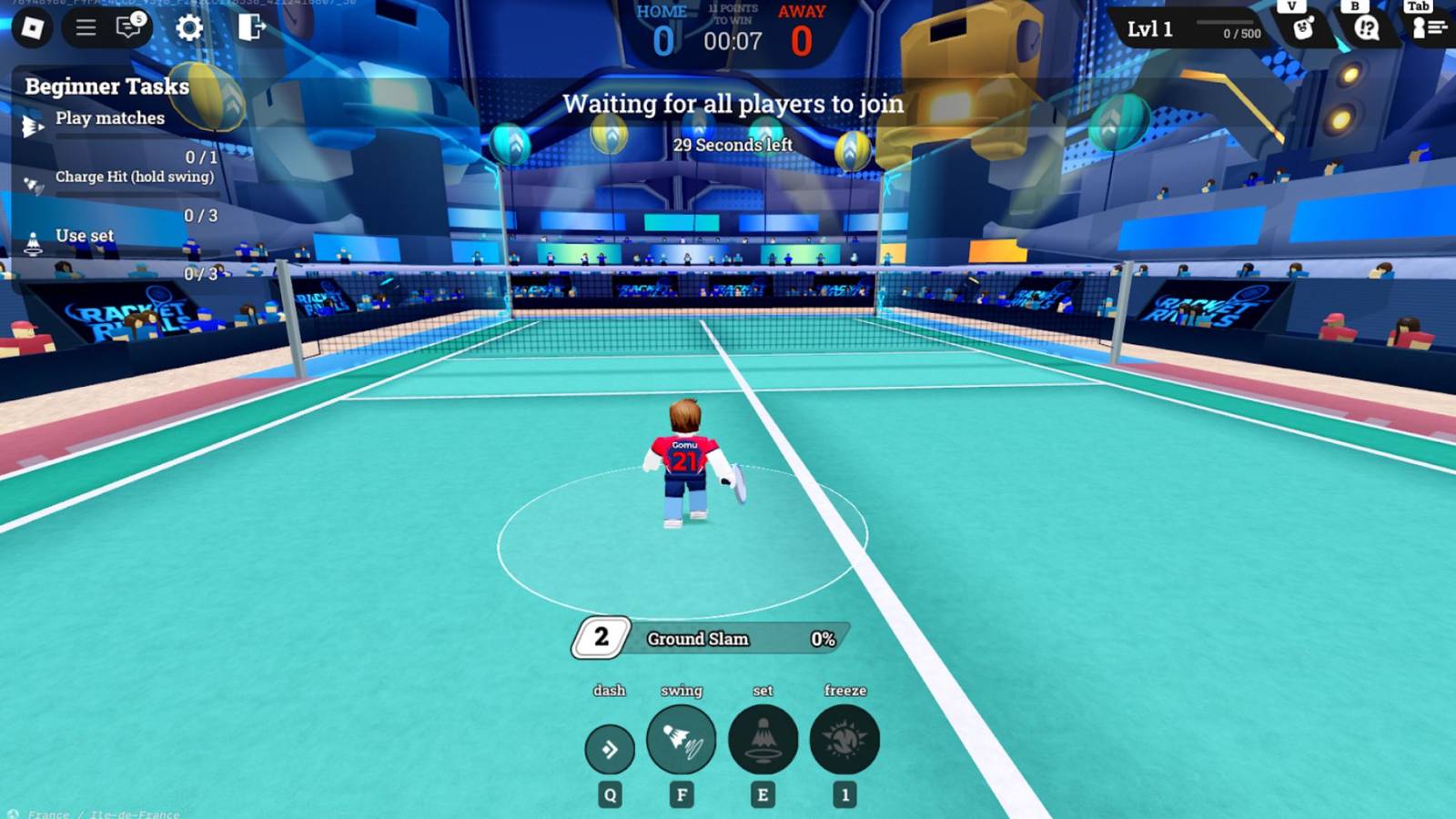1456x819 pixels.
Task: Click the Waiting for all players message
Action: point(733,104)
